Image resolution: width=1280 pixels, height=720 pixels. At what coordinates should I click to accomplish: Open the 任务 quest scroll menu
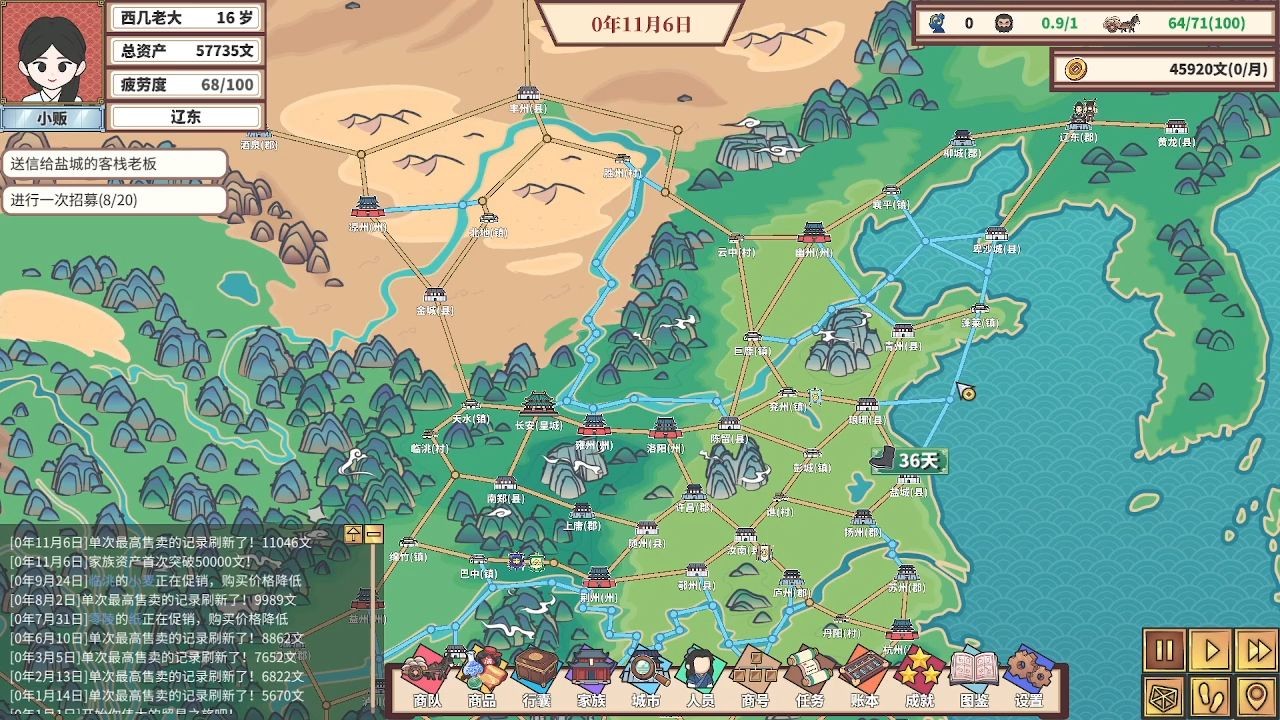809,677
